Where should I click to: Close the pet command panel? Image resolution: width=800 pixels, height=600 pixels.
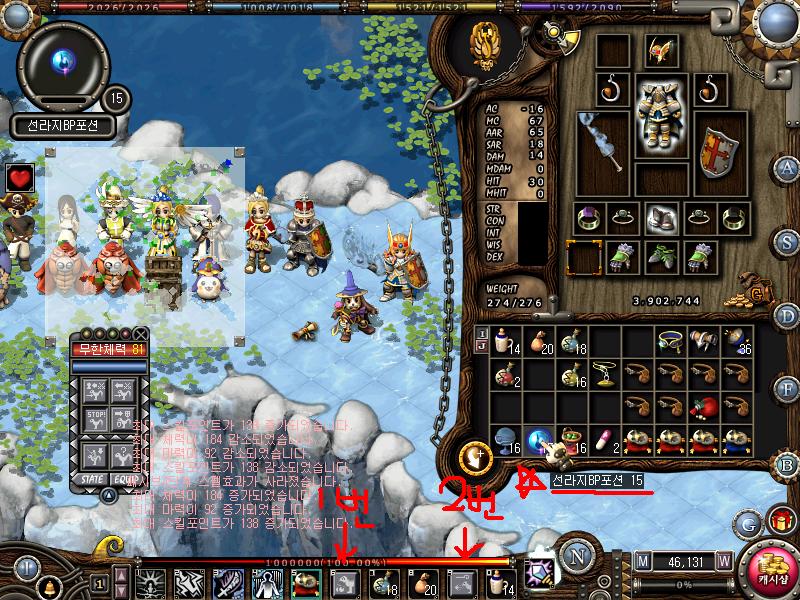click(x=141, y=335)
